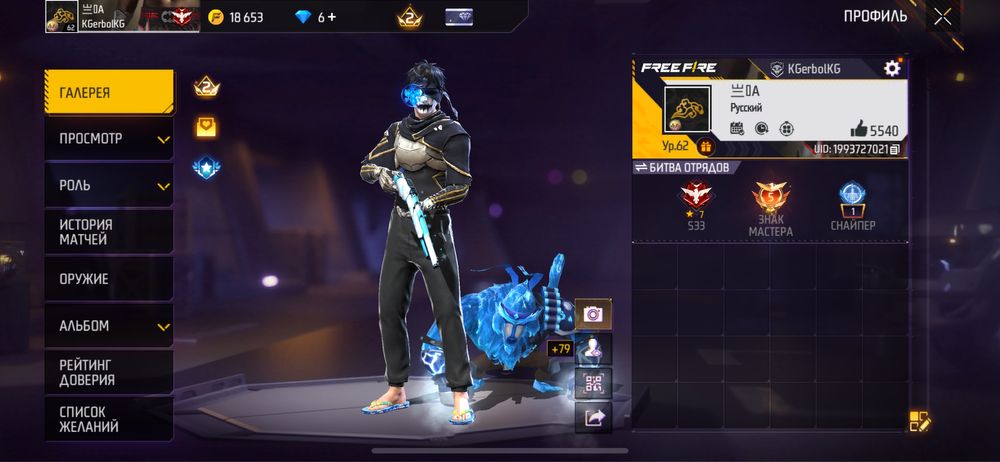
Task: Expand the Альбом section
Action: click(108, 326)
